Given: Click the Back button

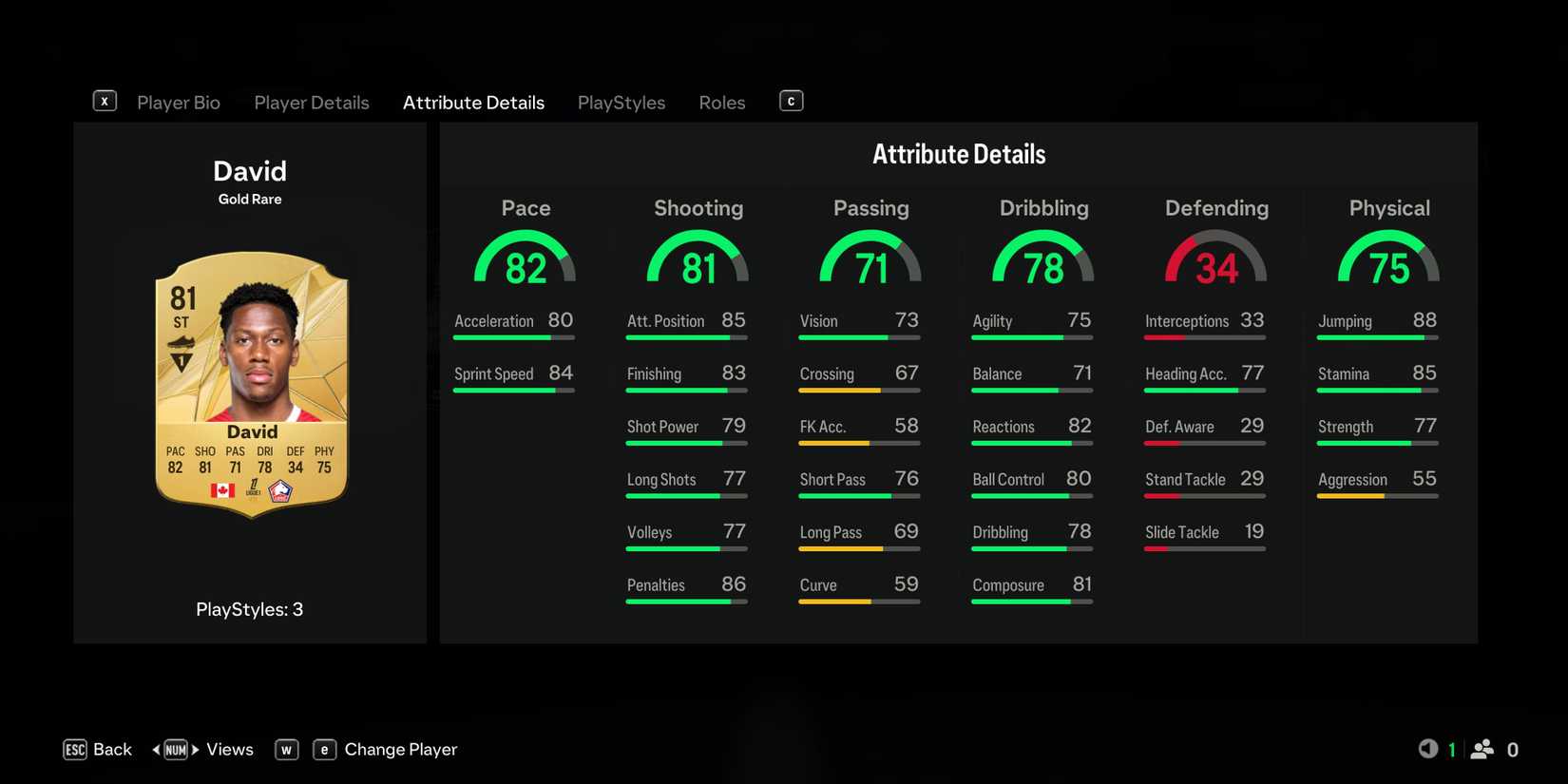Looking at the screenshot, I should click(x=113, y=750).
